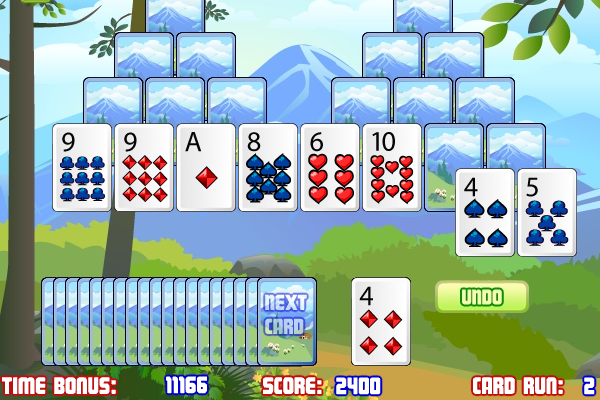Screen dimensions: 600x400
Task: Select the 9 of clubs card
Action: coord(82,167)
